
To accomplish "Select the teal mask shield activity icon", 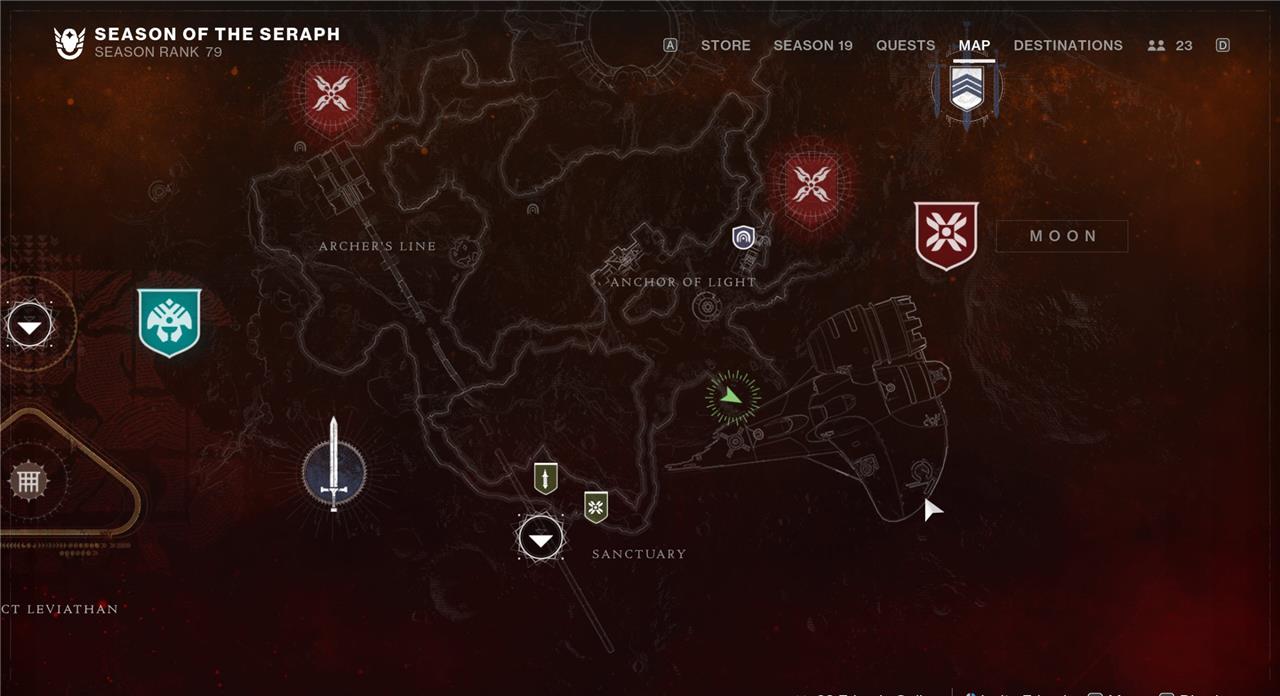I will [169, 322].
